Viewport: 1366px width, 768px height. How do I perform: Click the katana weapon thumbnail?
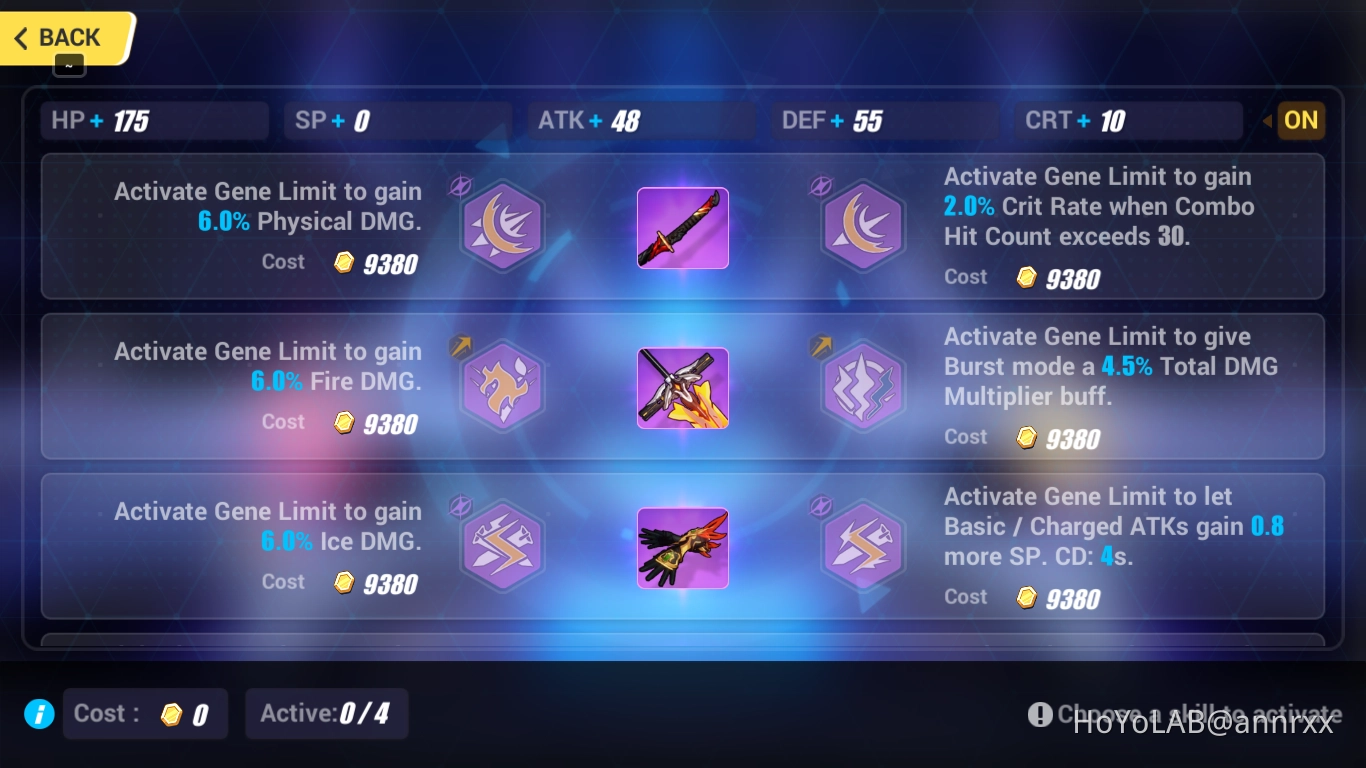tap(683, 228)
